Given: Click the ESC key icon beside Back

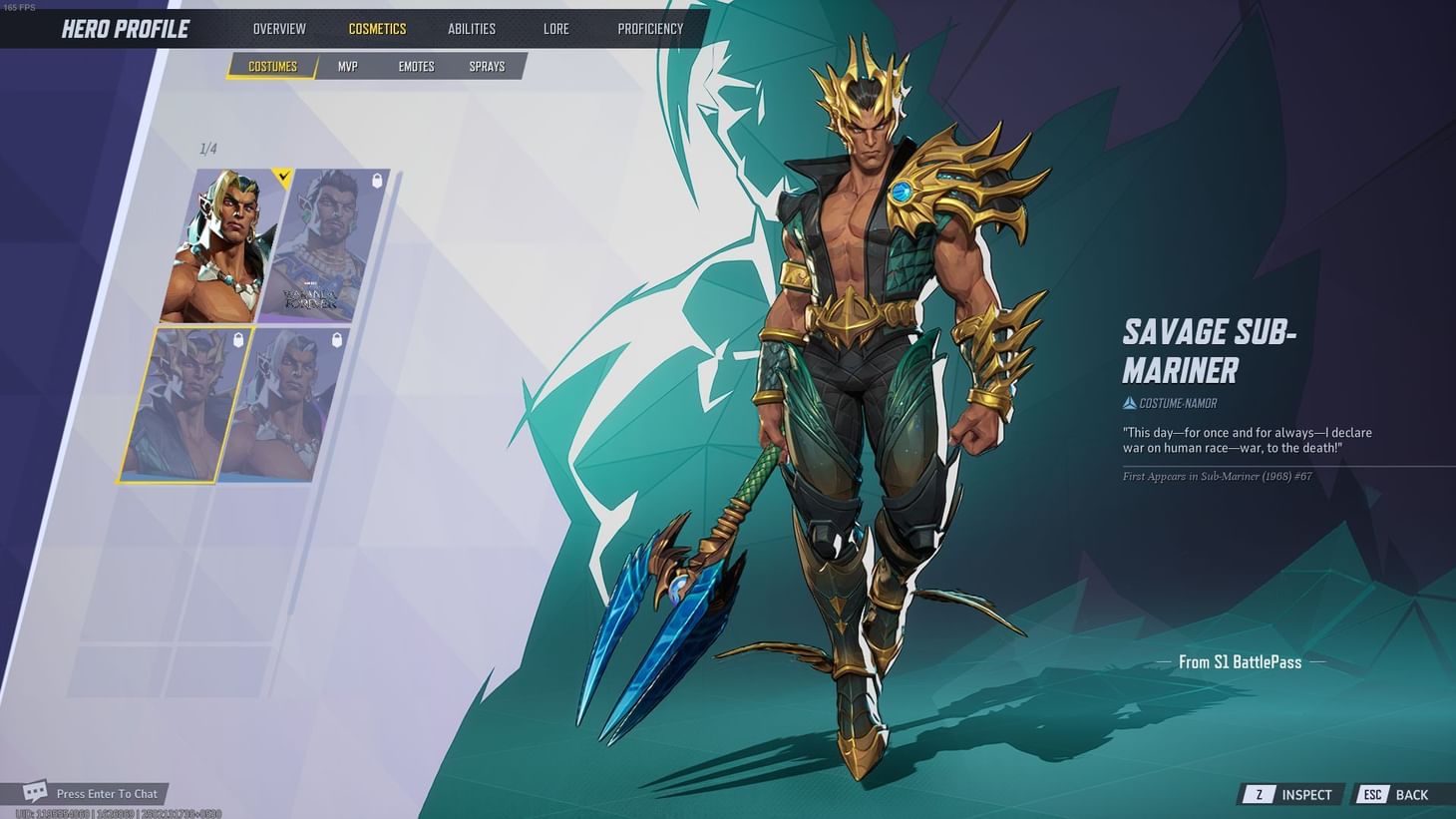Looking at the screenshot, I should pos(1371,794).
